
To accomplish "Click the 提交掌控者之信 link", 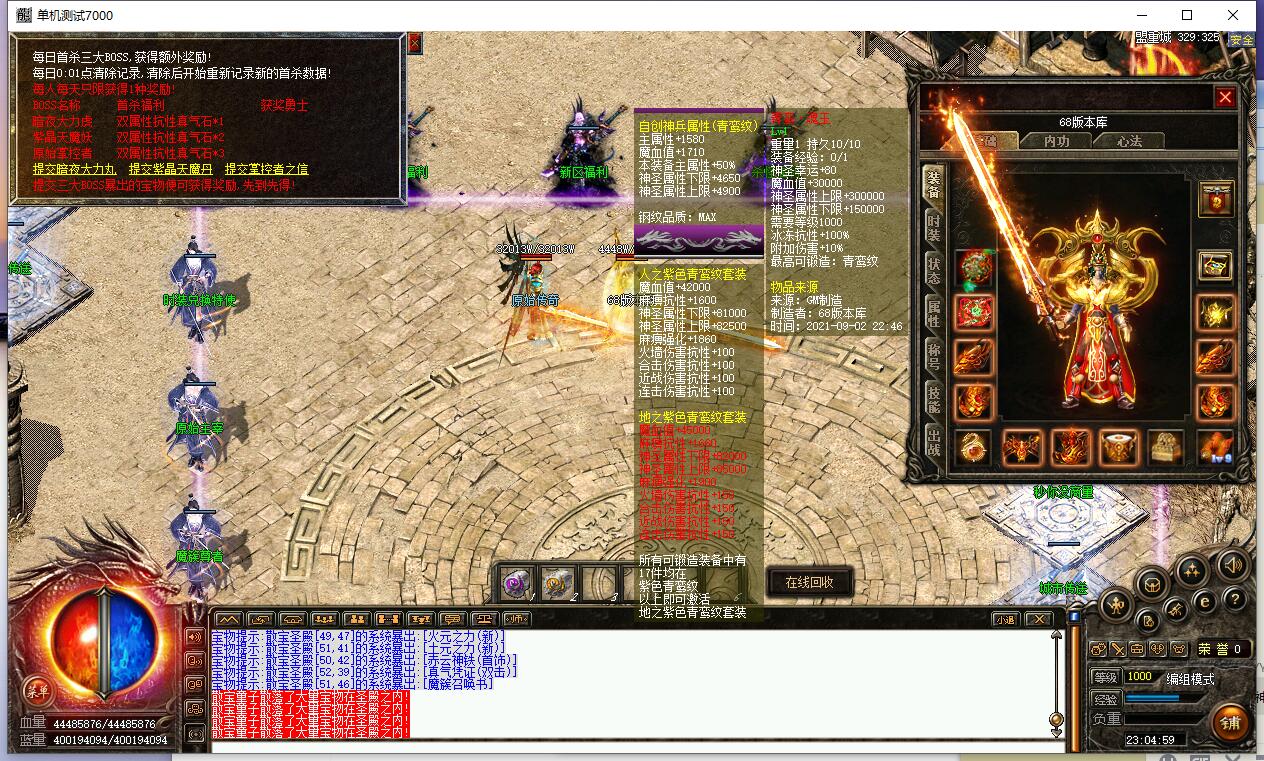I will 266,170.
